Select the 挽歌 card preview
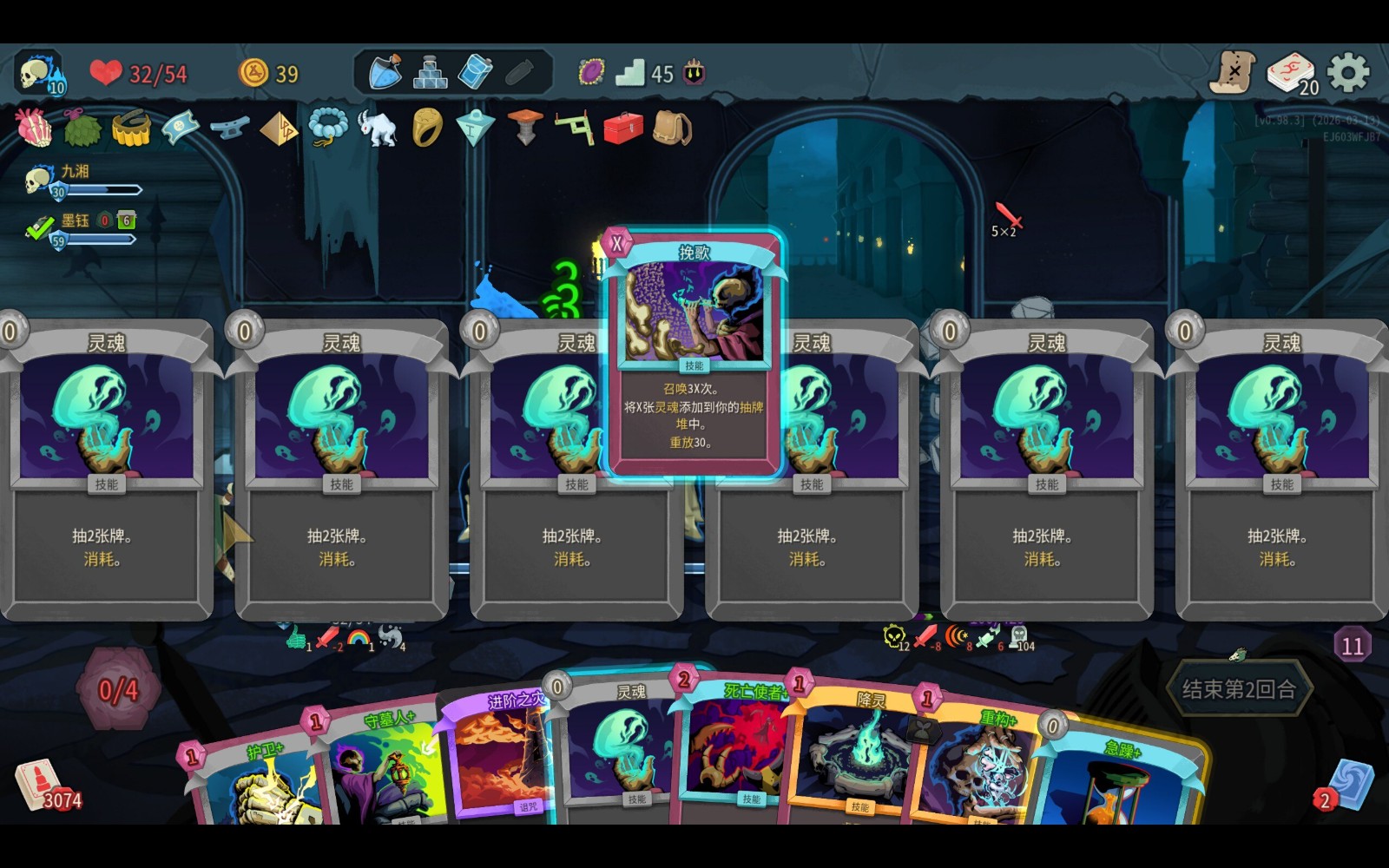Screen dimensions: 1389x868 point(694,352)
